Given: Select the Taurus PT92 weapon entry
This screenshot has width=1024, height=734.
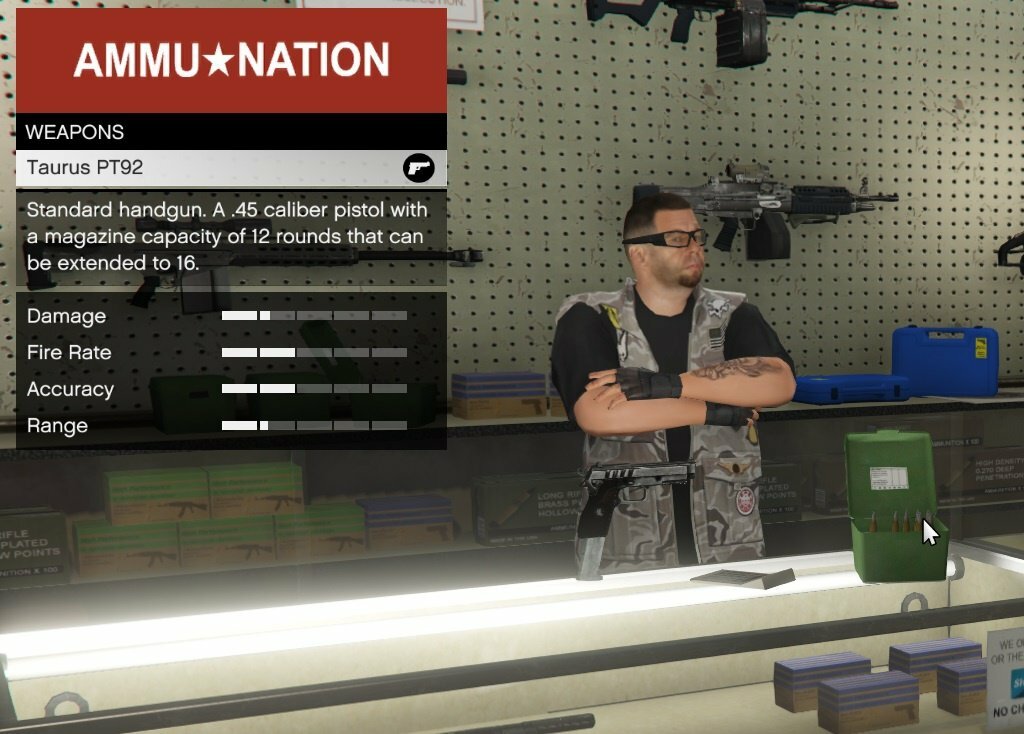Looking at the screenshot, I should click(x=230, y=168).
